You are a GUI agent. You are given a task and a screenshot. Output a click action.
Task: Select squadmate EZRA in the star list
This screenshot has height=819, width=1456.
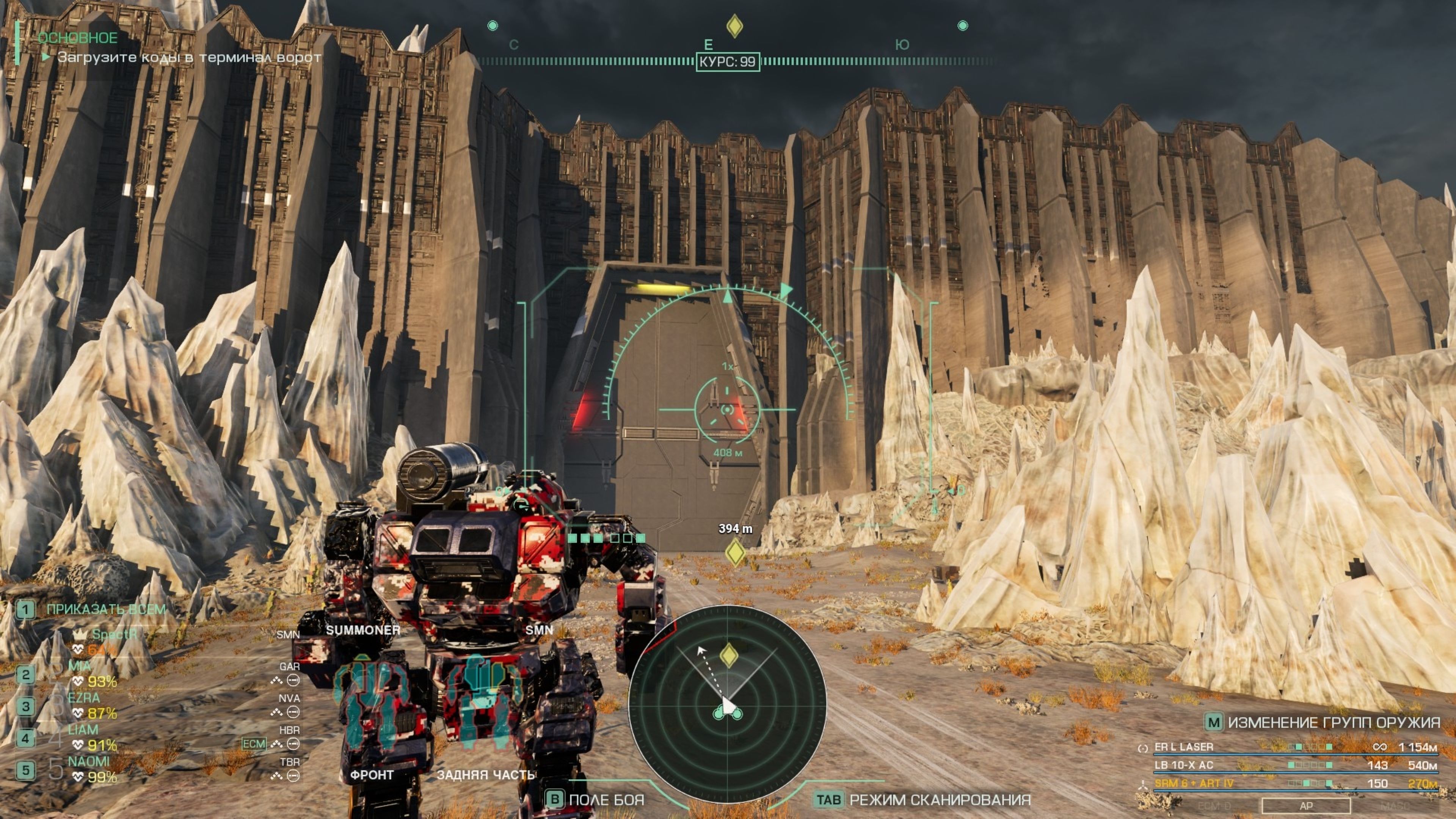[84, 698]
